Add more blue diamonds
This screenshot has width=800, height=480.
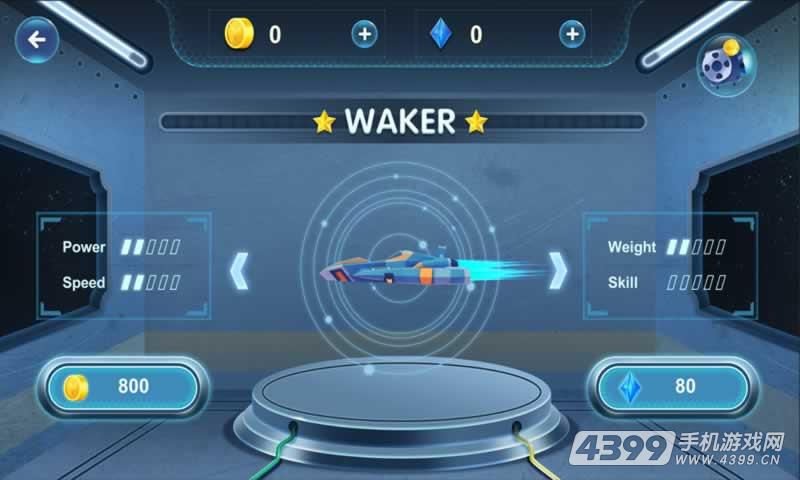point(571,34)
